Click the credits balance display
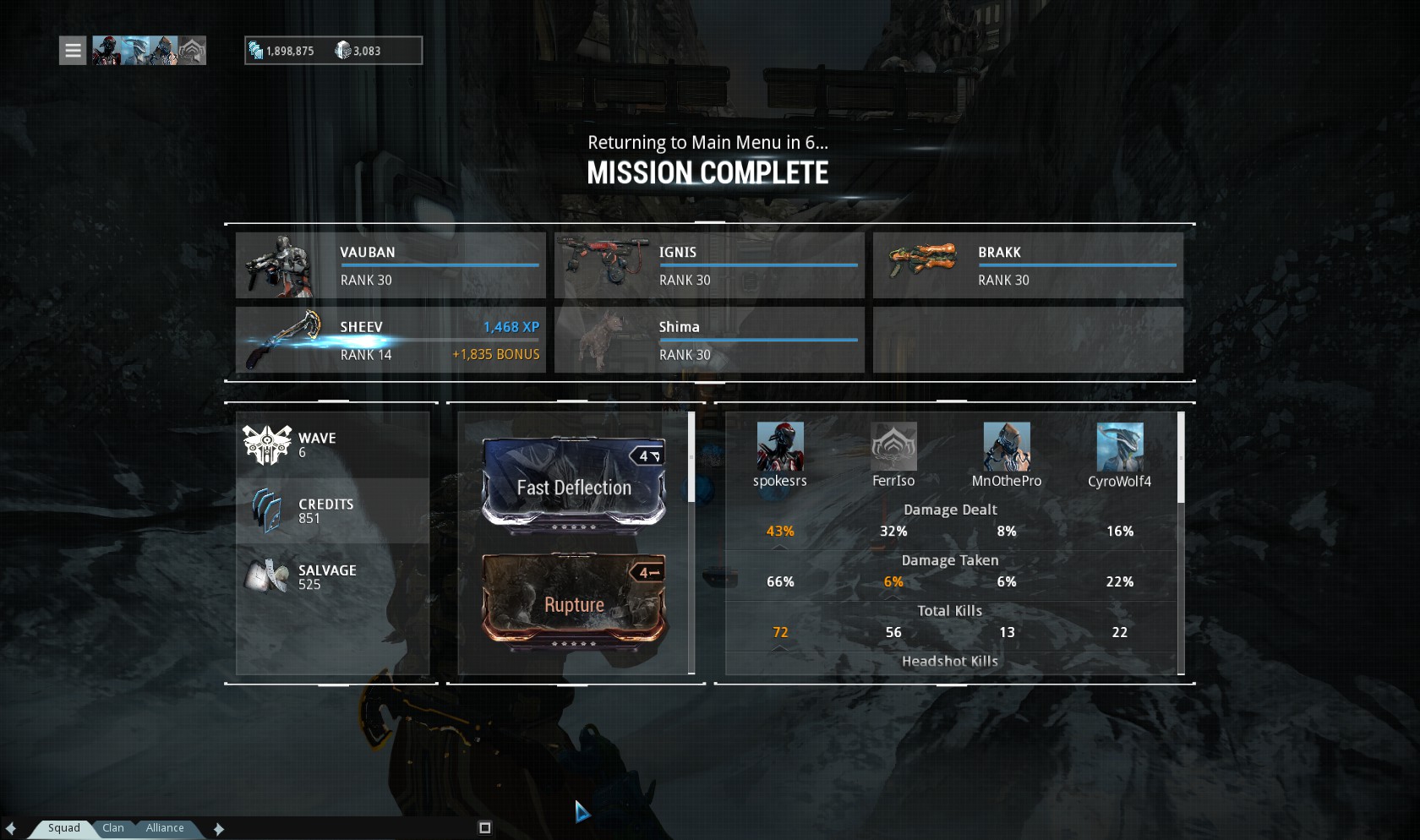This screenshot has width=1420, height=840. click(x=281, y=51)
